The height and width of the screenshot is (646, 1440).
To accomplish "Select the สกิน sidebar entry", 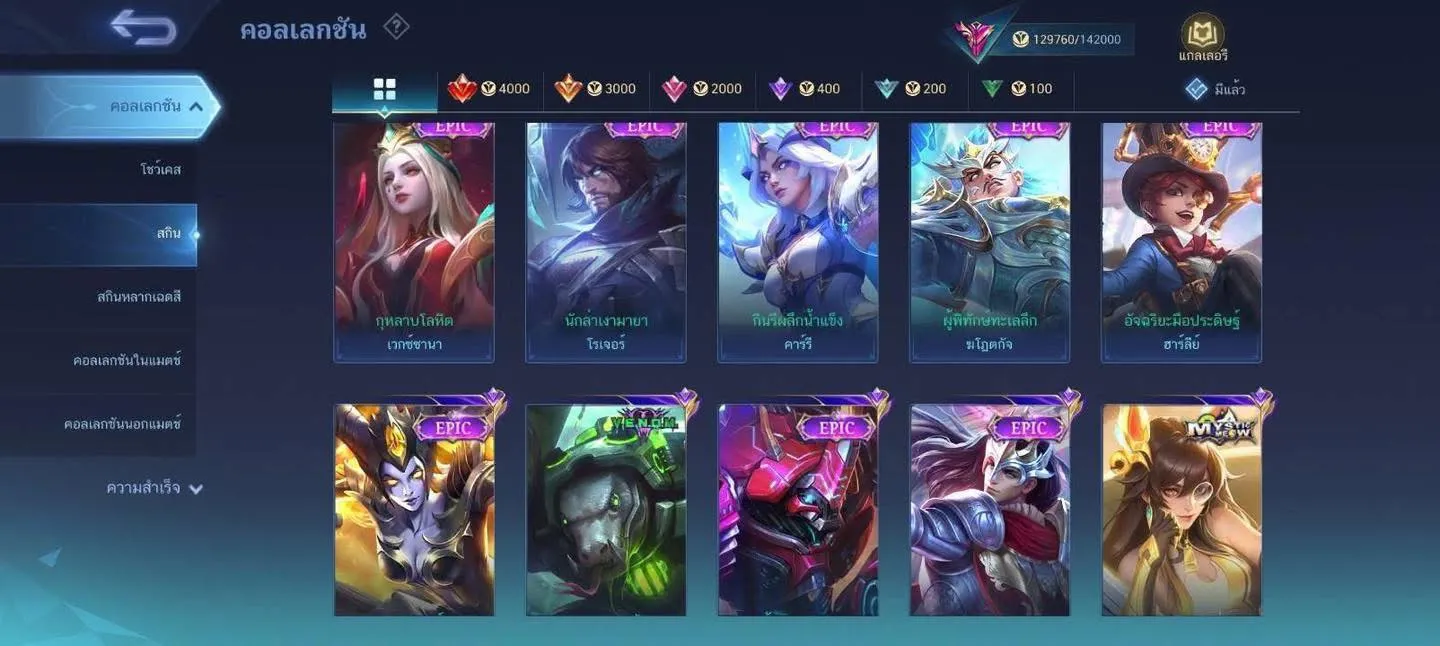I will 168,234.
